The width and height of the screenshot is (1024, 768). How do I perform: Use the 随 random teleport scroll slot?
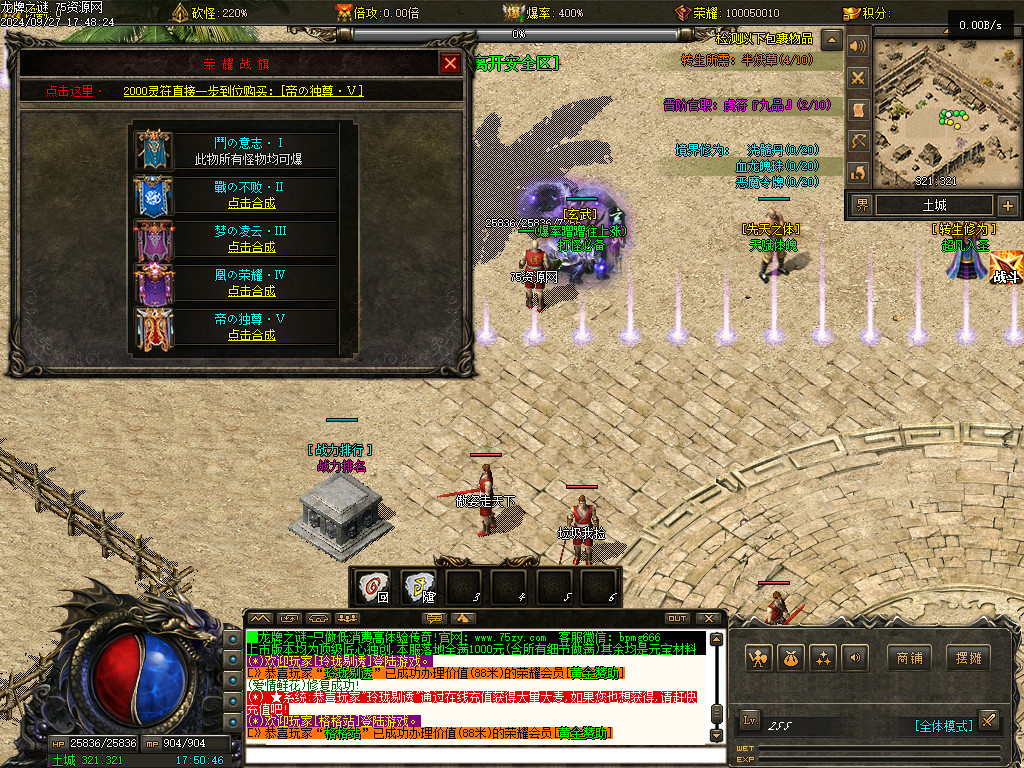pos(418,587)
